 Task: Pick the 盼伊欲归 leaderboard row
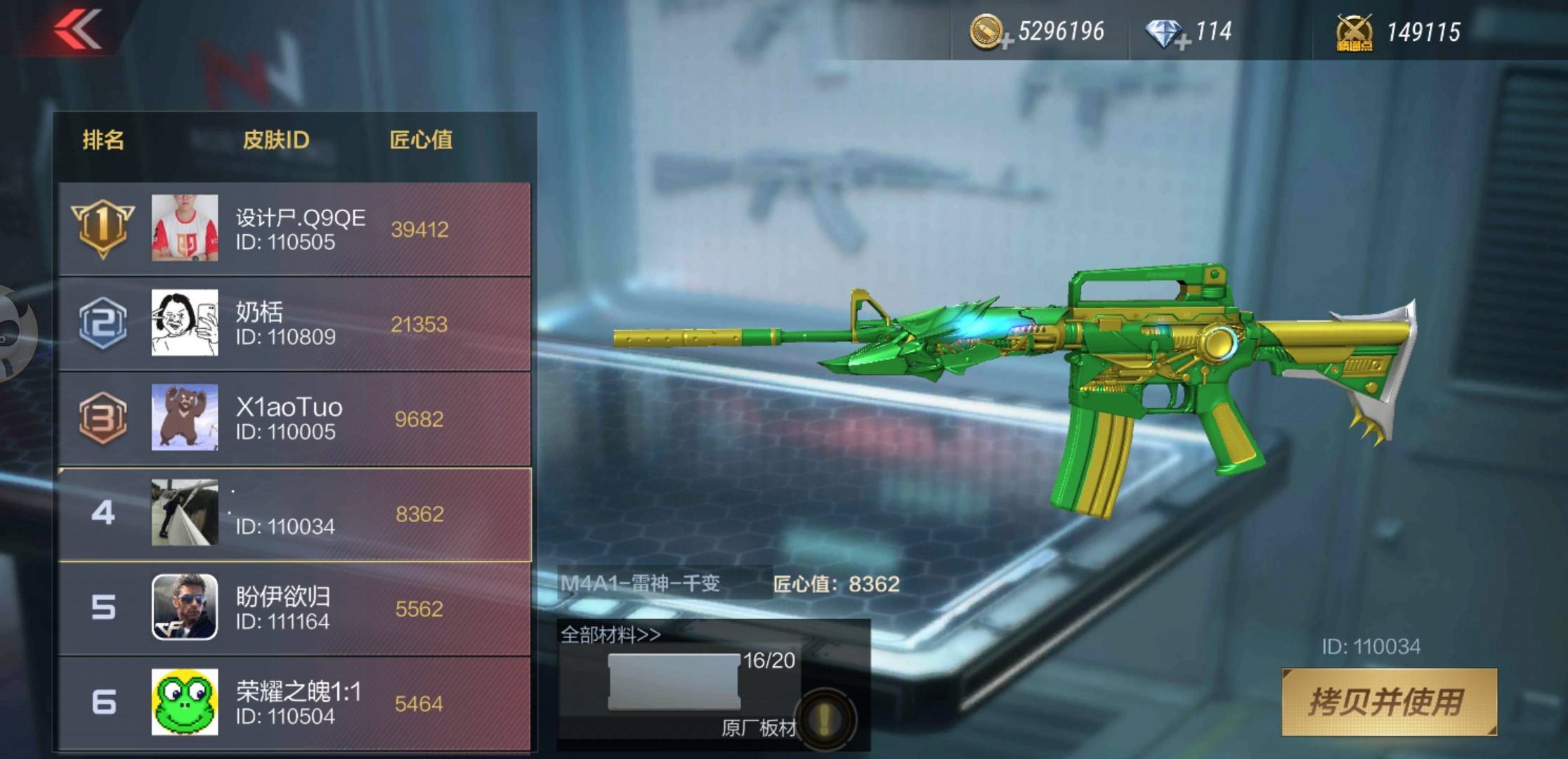pyautogui.click(x=295, y=609)
